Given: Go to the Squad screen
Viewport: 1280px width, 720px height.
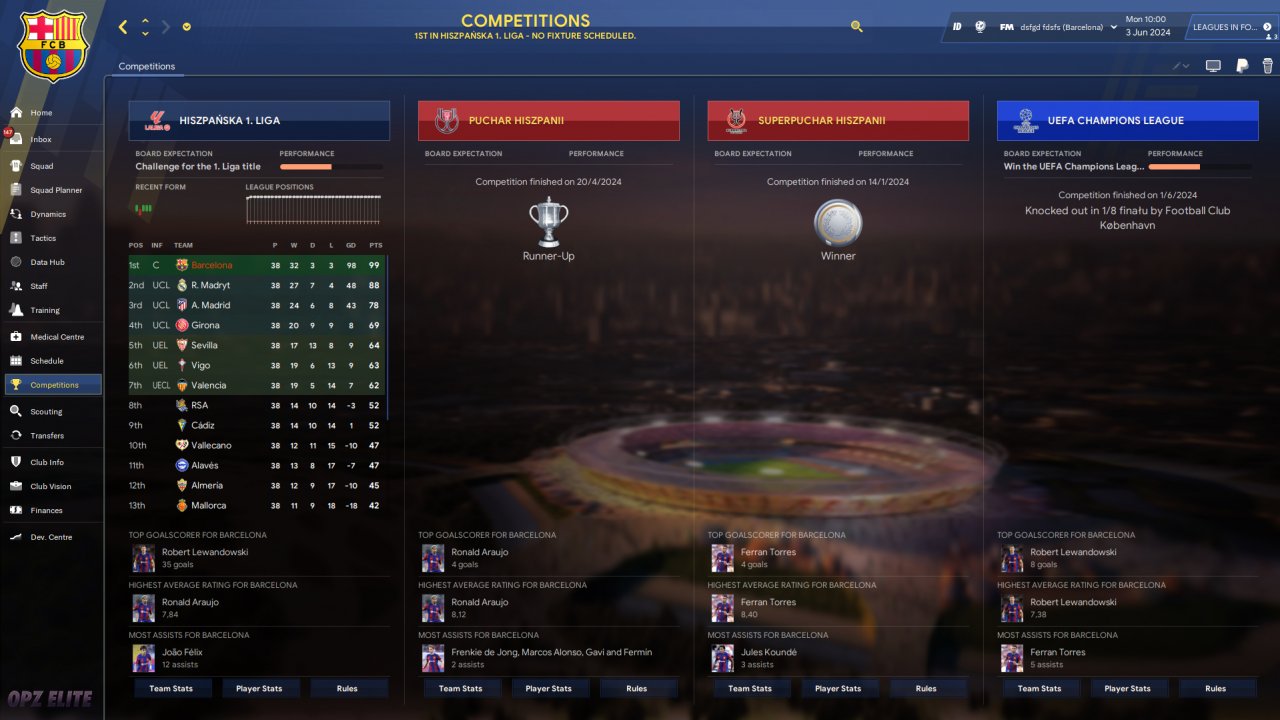Looking at the screenshot, I should click(x=41, y=166).
